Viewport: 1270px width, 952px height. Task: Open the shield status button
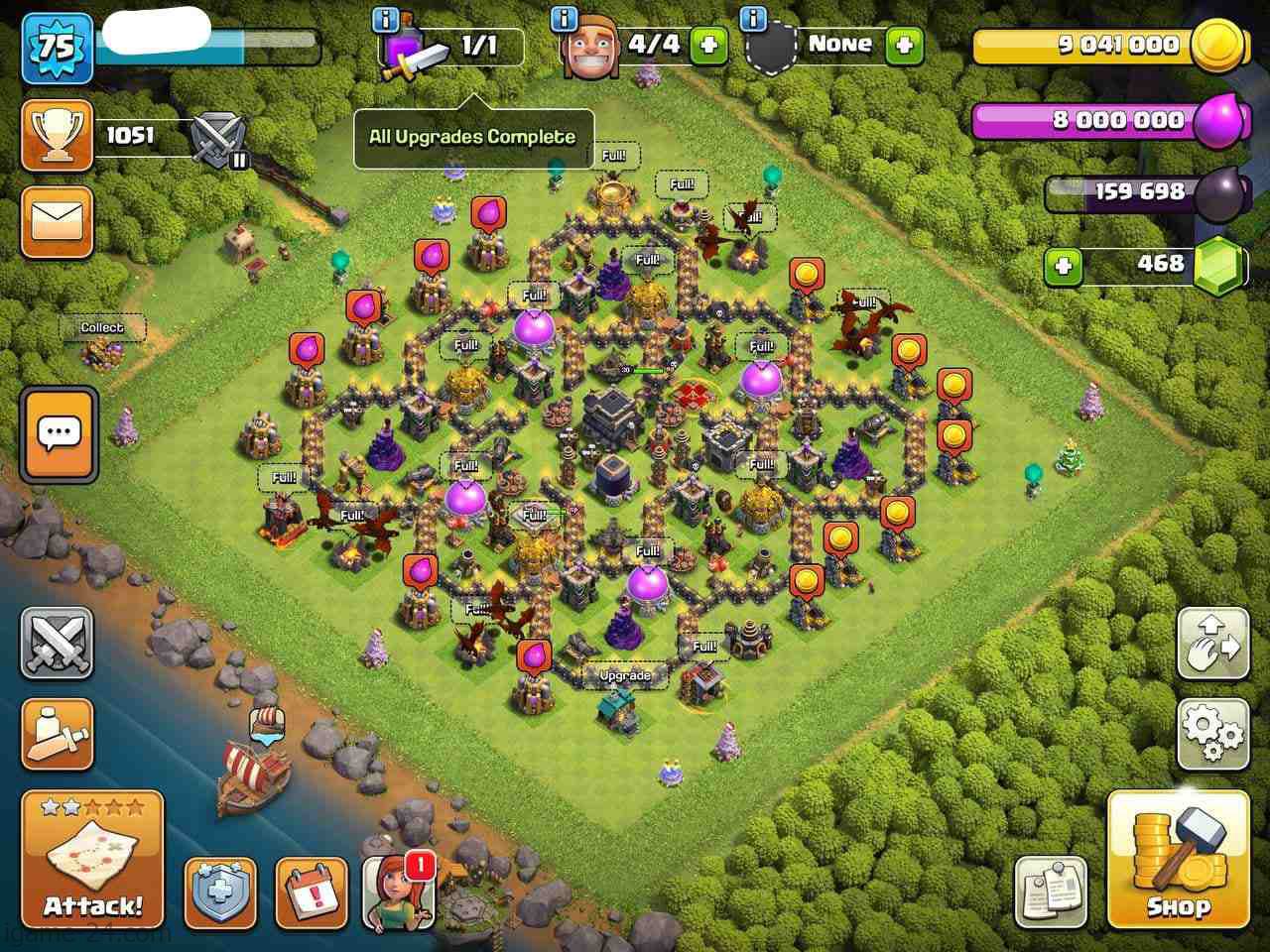click(x=220, y=892)
